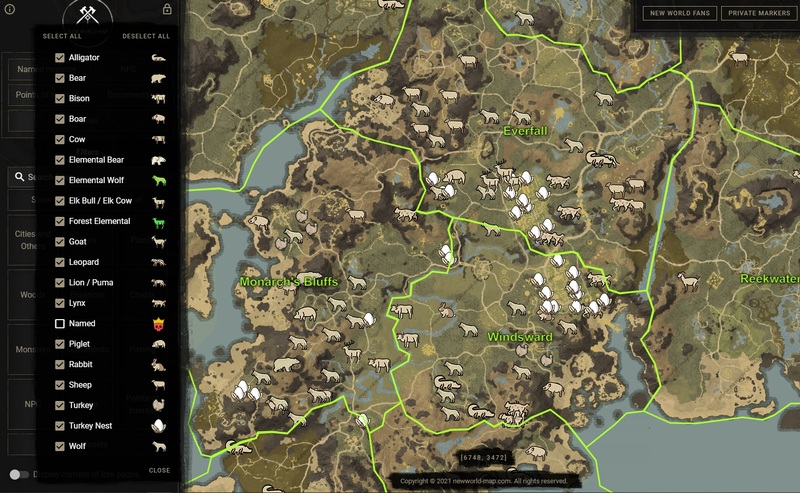Close the animal filter panel
The height and width of the screenshot is (493, 800).
click(159, 470)
